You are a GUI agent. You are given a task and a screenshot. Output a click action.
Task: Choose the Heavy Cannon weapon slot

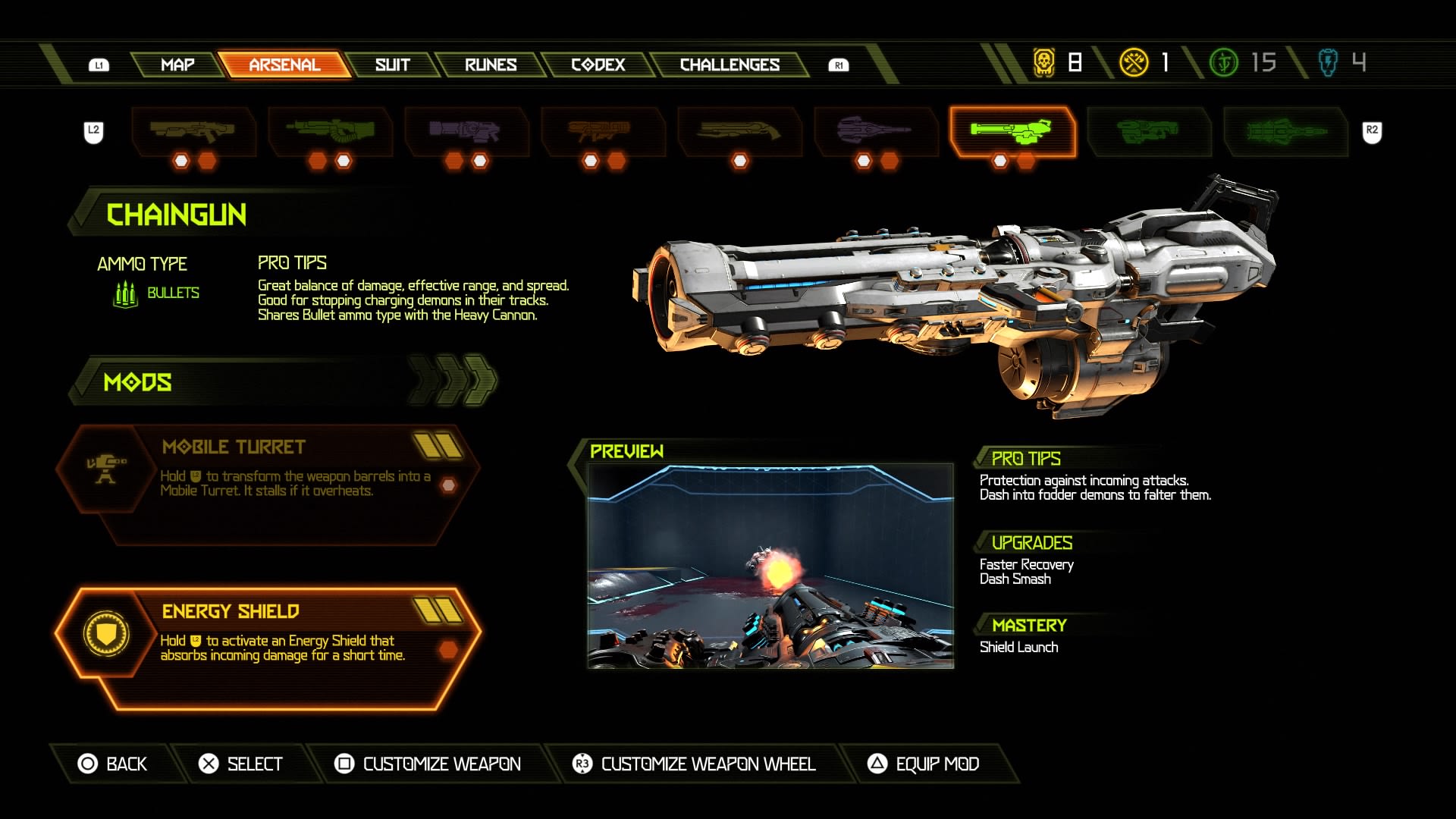click(x=330, y=132)
